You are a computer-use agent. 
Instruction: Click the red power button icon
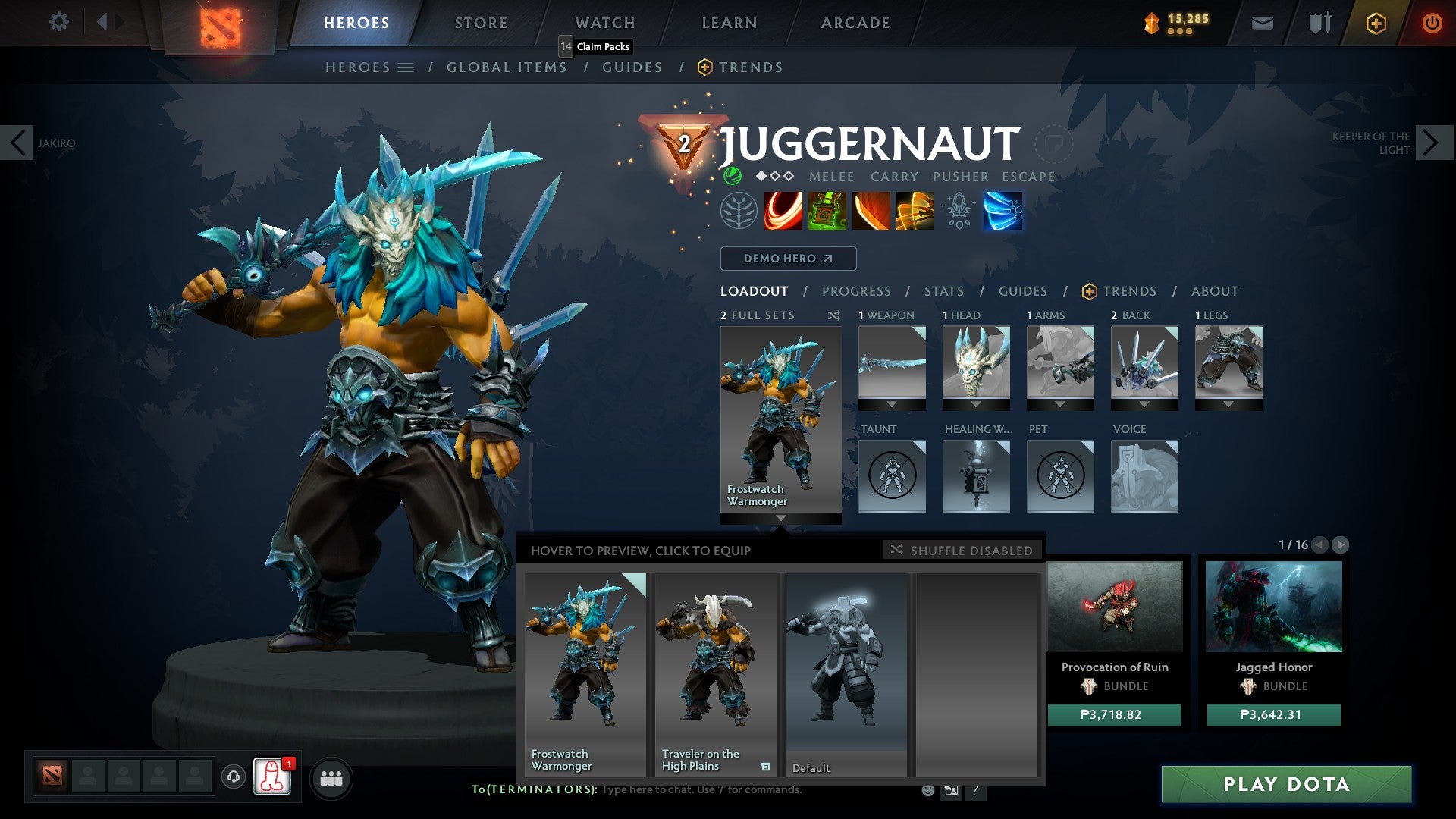click(x=1432, y=22)
